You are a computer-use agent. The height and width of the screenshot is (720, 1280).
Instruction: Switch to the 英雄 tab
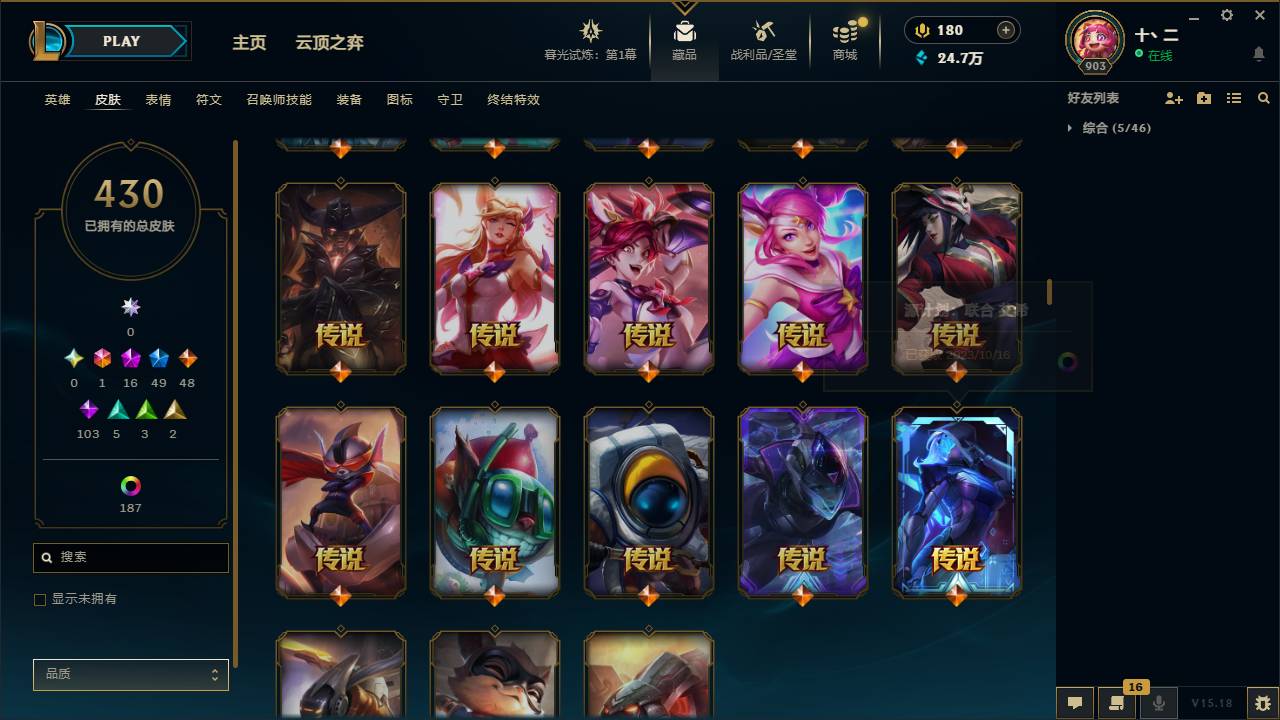[x=56, y=99]
